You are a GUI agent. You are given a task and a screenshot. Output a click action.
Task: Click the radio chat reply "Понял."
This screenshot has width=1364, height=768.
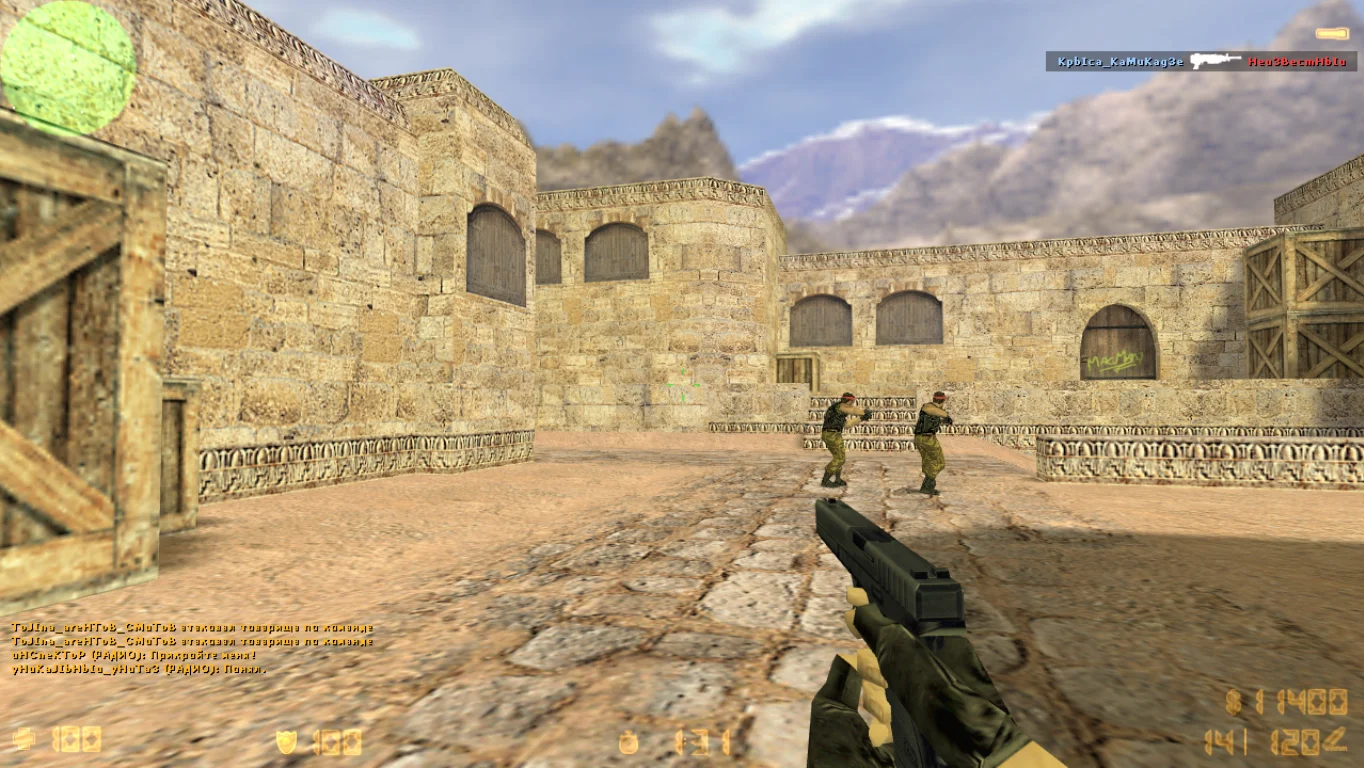tap(140, 669)
